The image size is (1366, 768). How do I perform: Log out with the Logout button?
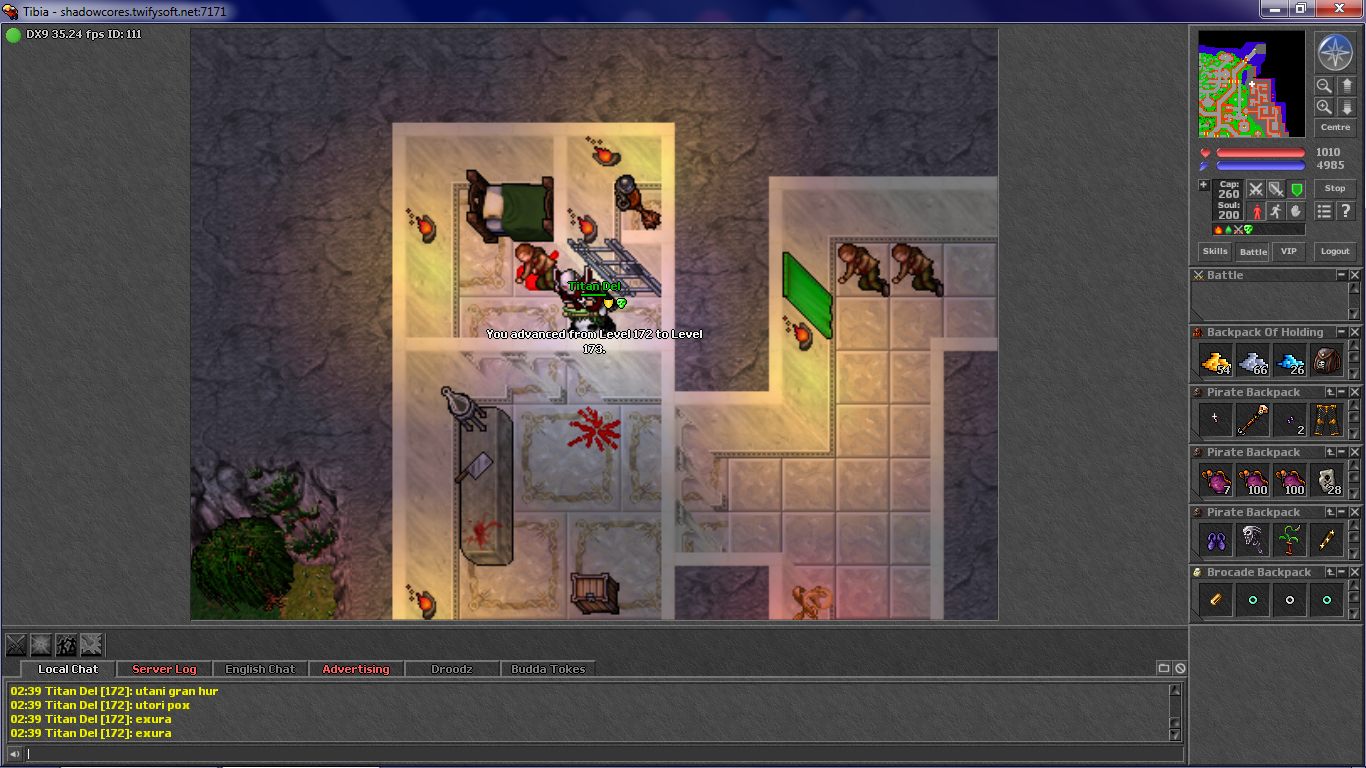[x=1334, y=252]
